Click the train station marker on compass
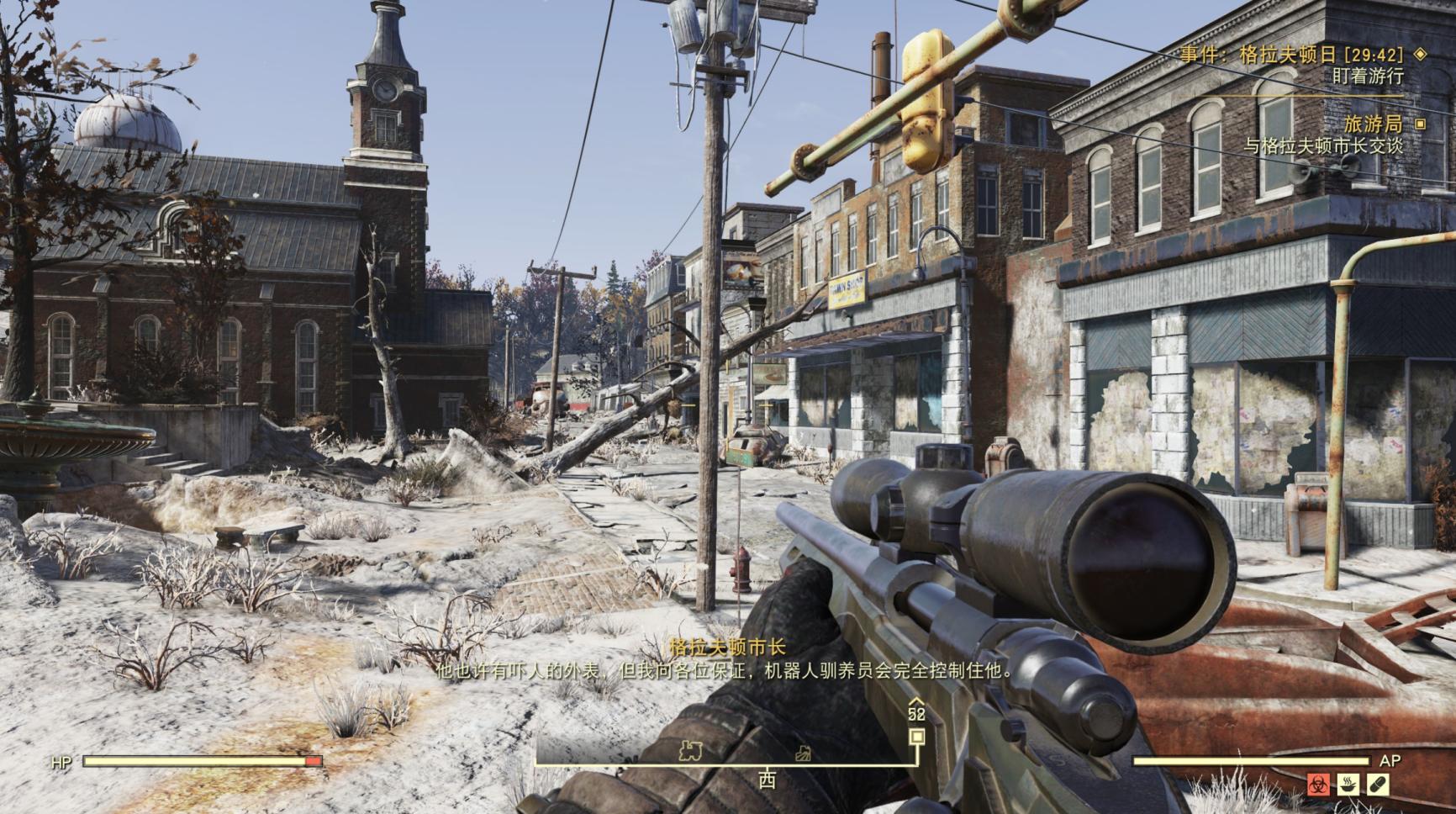 point(690,750)
